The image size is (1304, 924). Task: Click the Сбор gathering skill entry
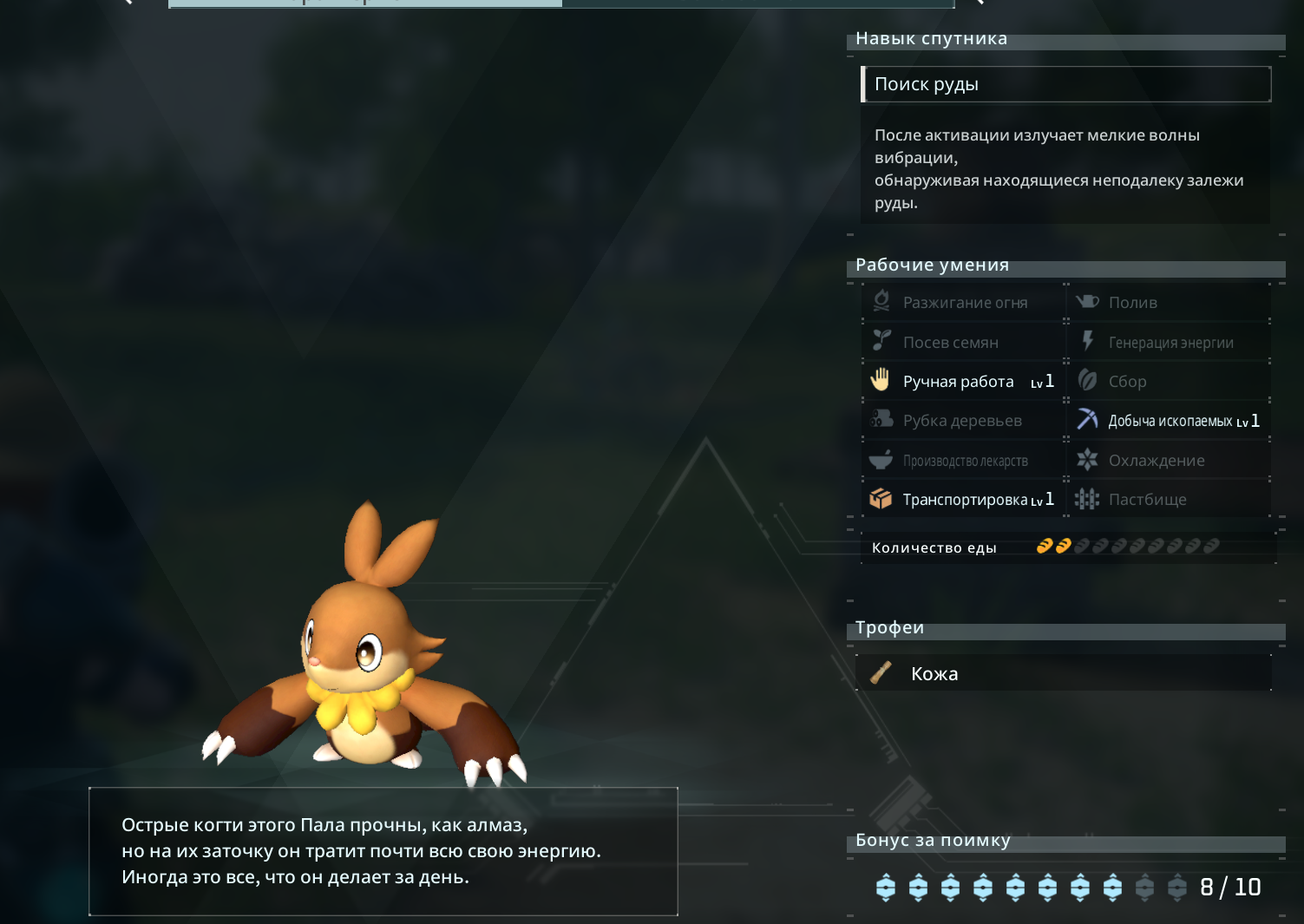pyautogui.click(x=1170, y=382)
